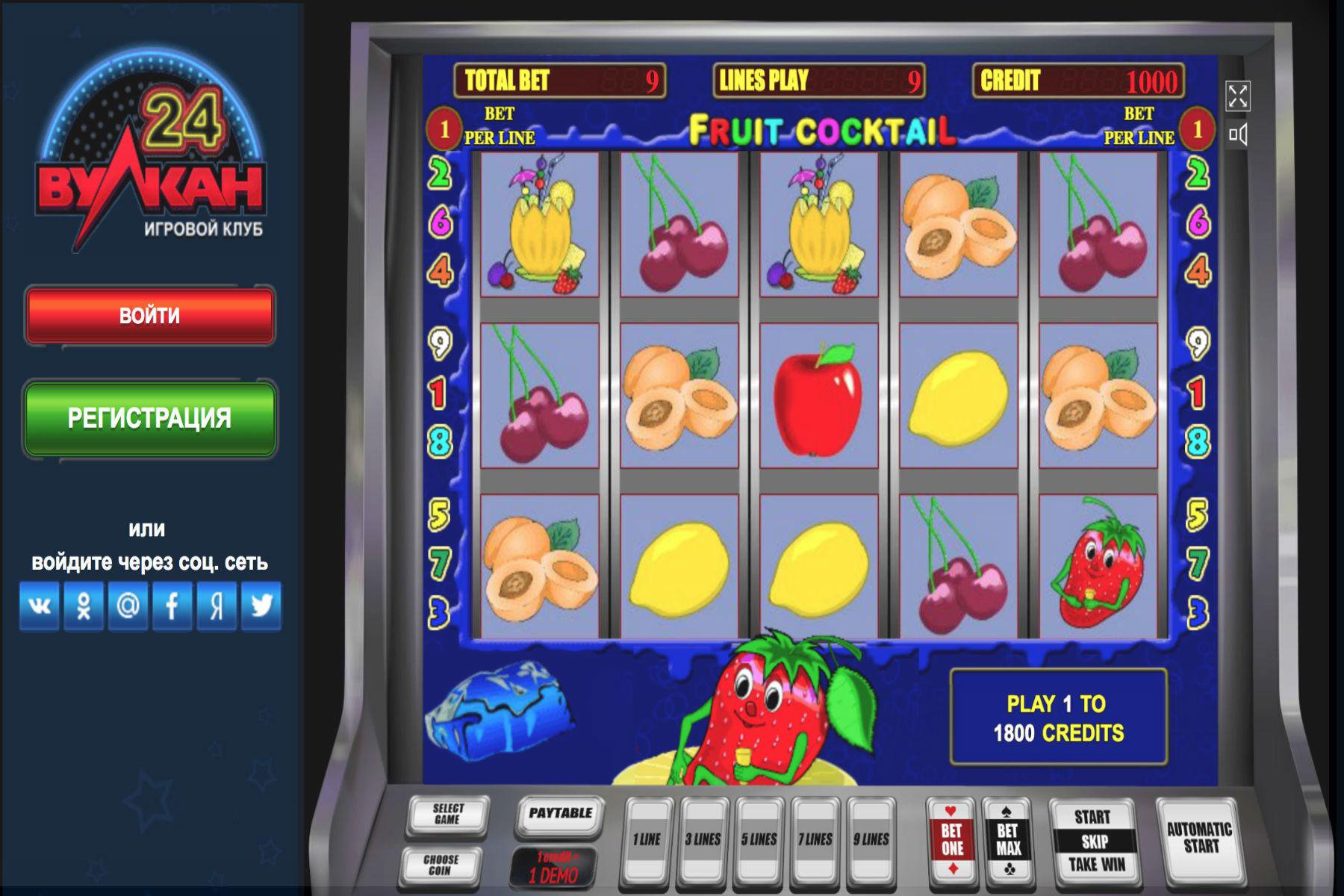The width and height of the screenshot is (1344, 896).
Task: Place the maximum bet with Bet Max
Action: point(1008,840)
